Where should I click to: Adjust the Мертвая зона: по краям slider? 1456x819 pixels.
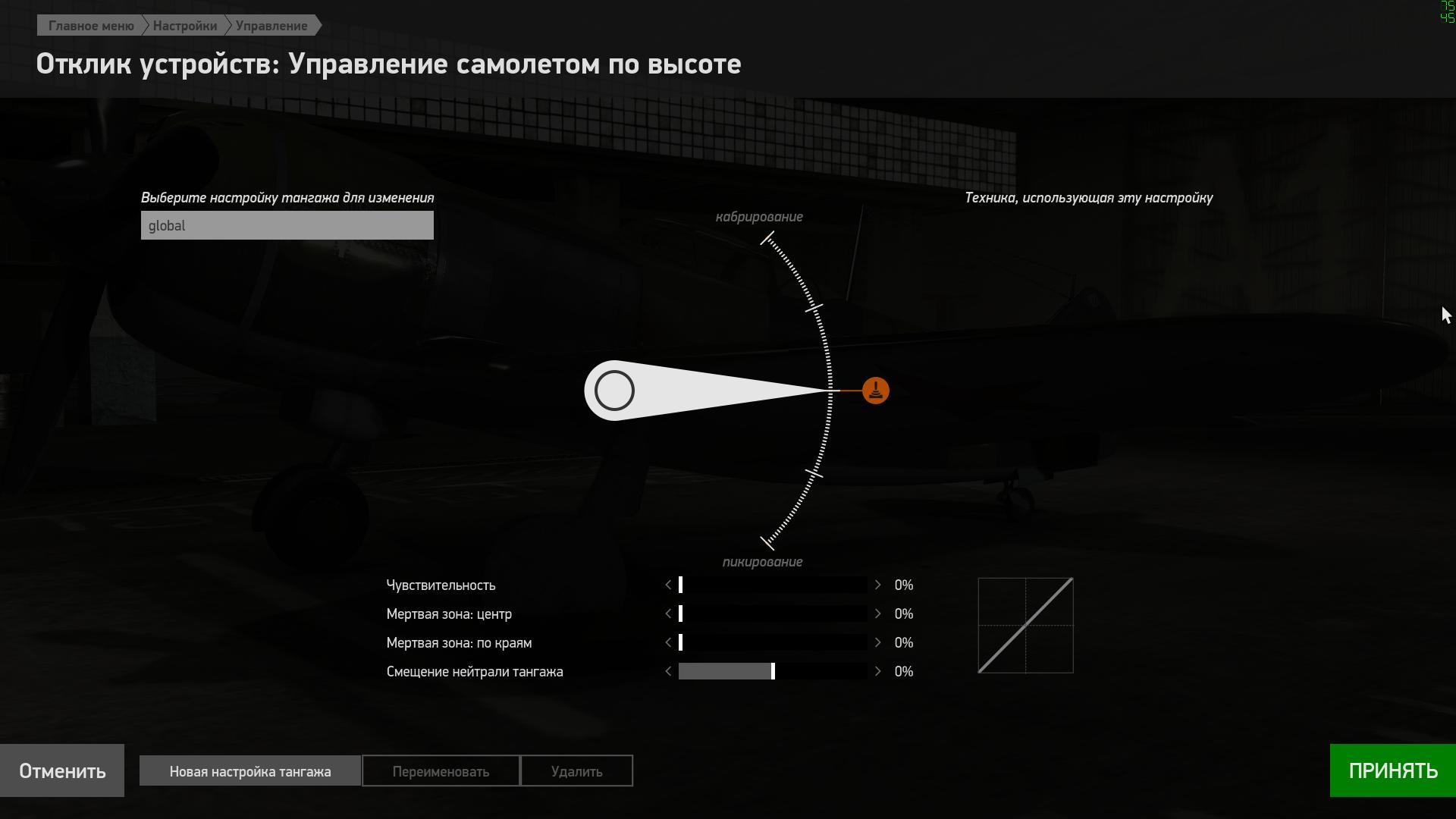(773, 642)
